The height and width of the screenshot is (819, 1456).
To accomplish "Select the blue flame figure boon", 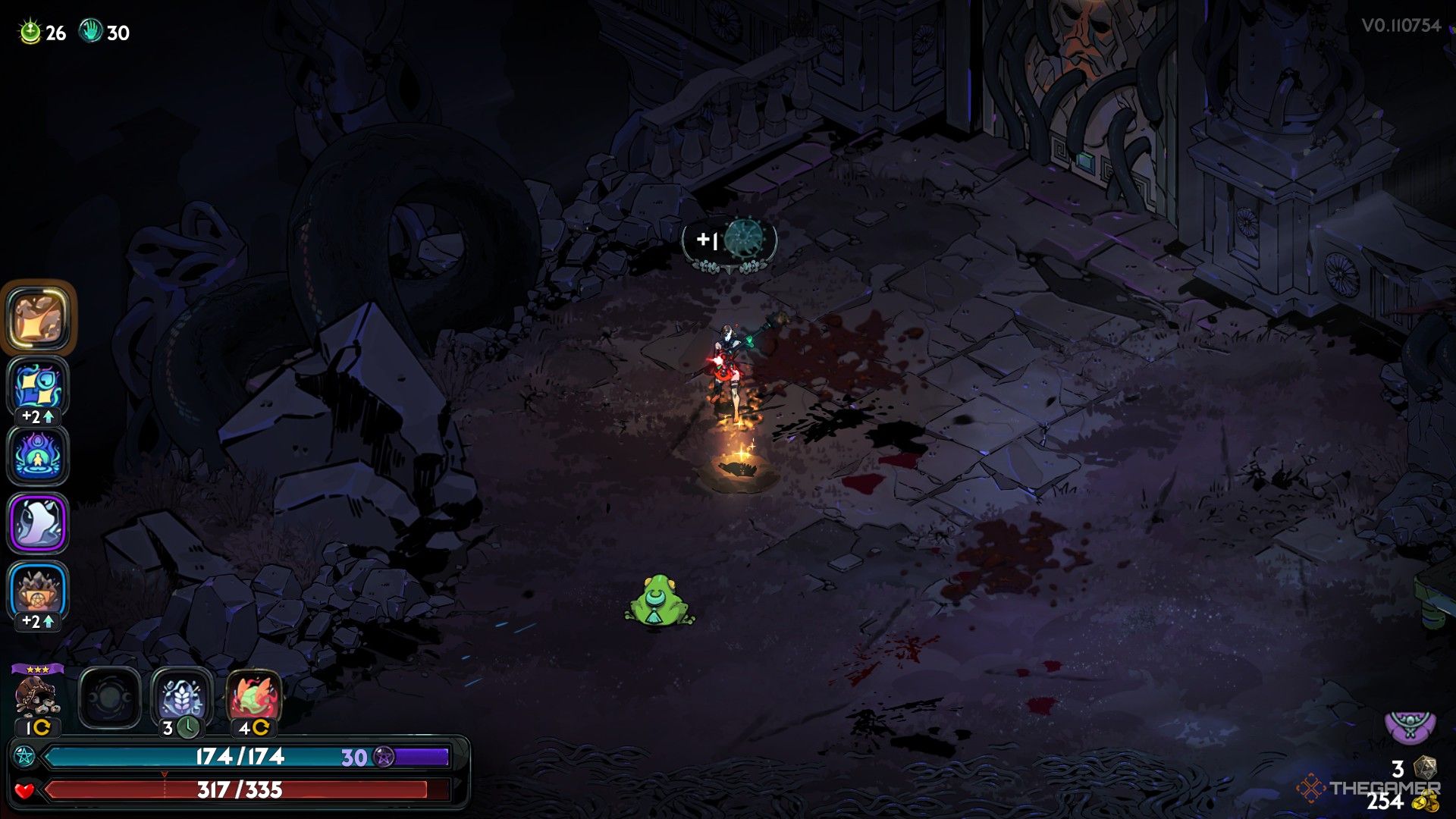I will [x=38, y=455].
